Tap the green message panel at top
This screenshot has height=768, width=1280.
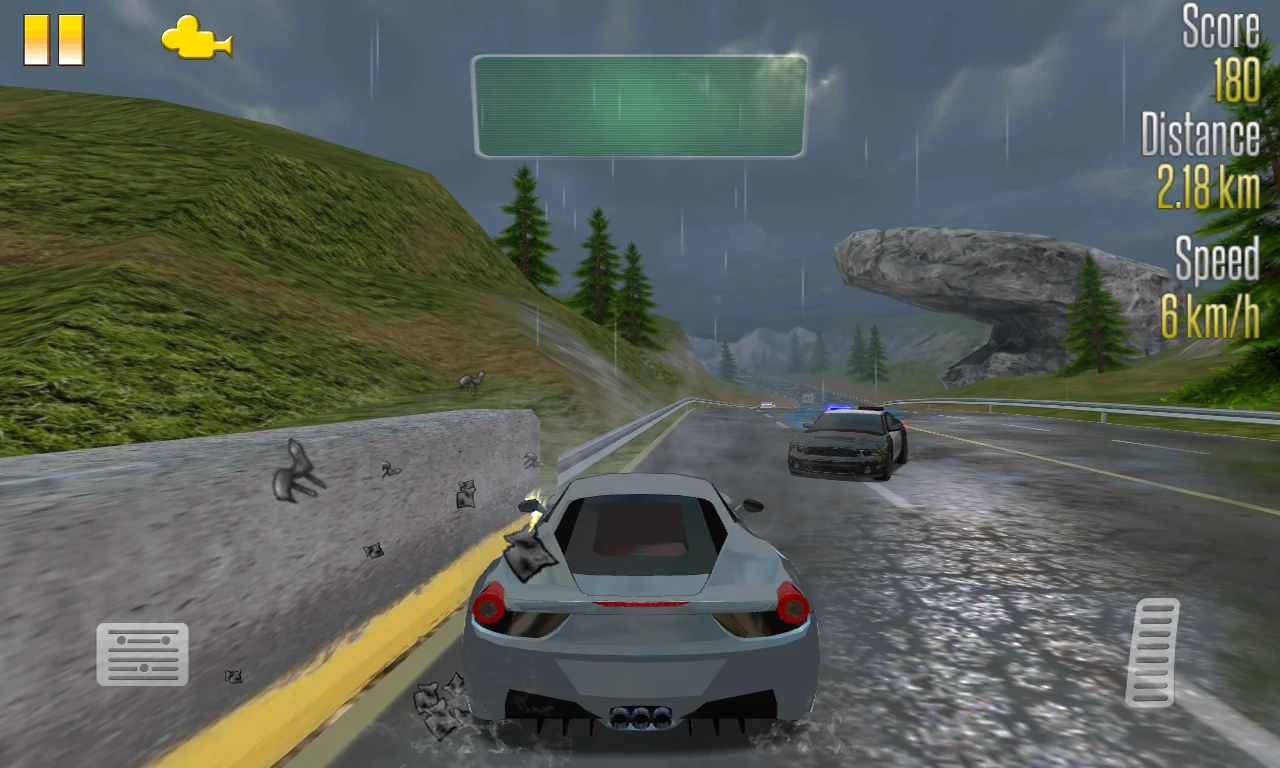click(x=640, y=104)
